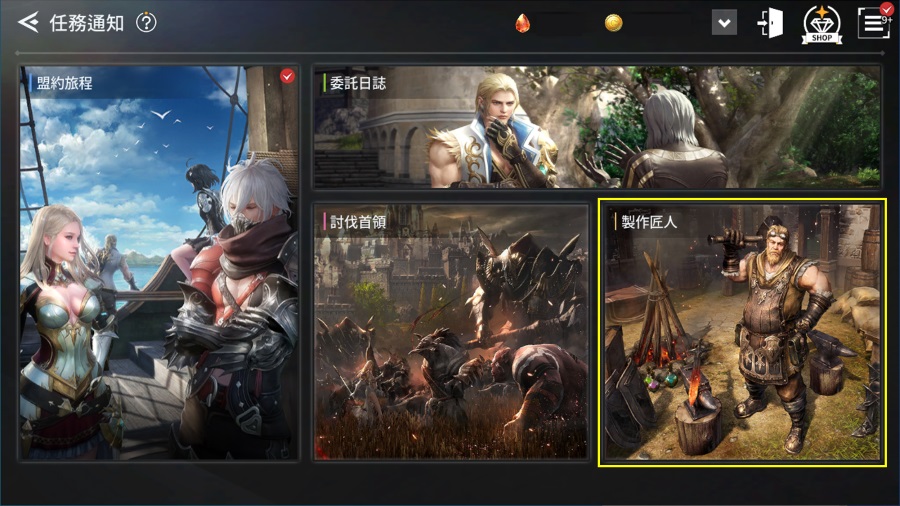Open the 製作匠人 crafting panel

pyautogui.click(x=741, y=332)
